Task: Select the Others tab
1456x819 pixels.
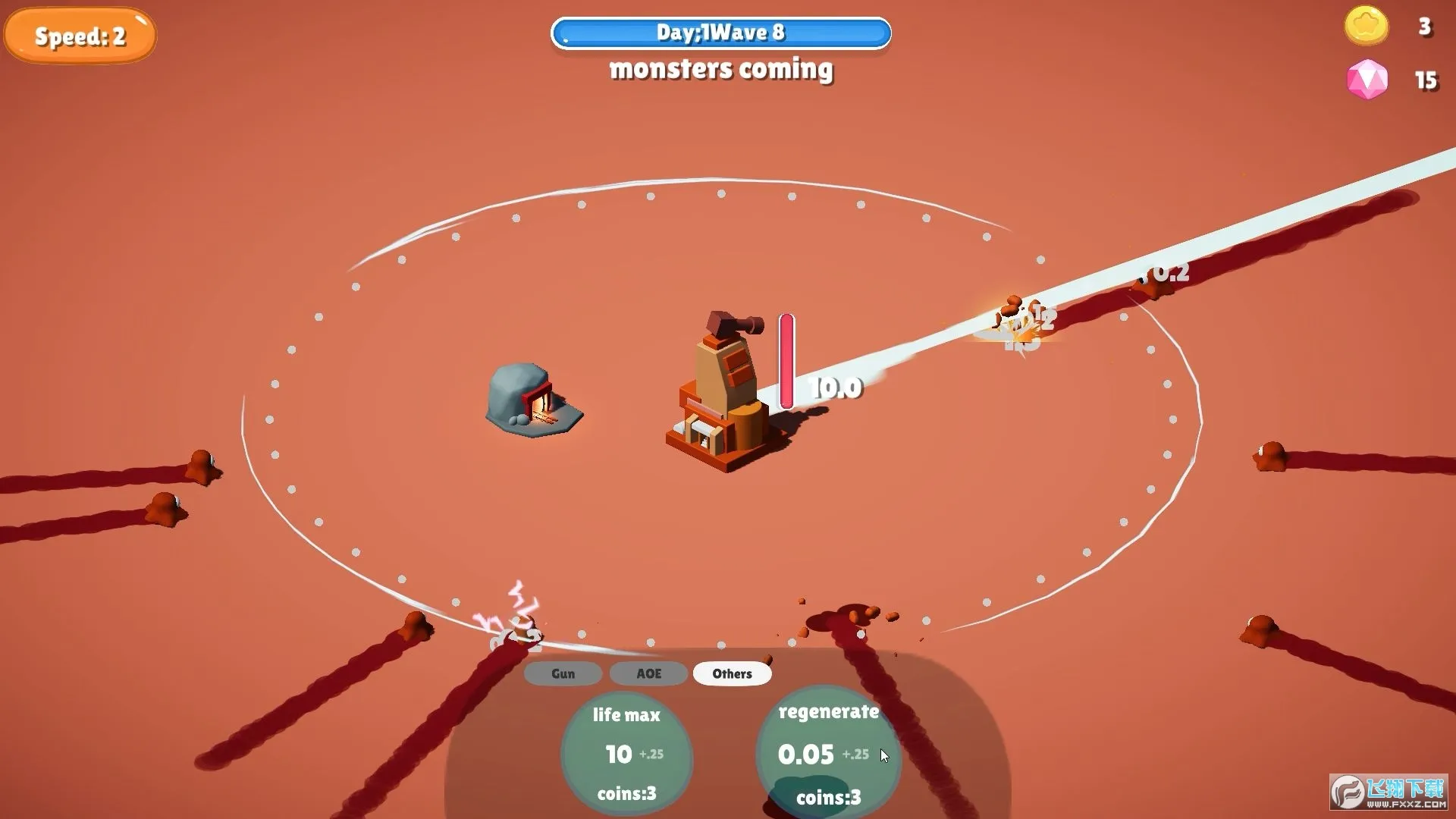Action: (x=732, y=673)
